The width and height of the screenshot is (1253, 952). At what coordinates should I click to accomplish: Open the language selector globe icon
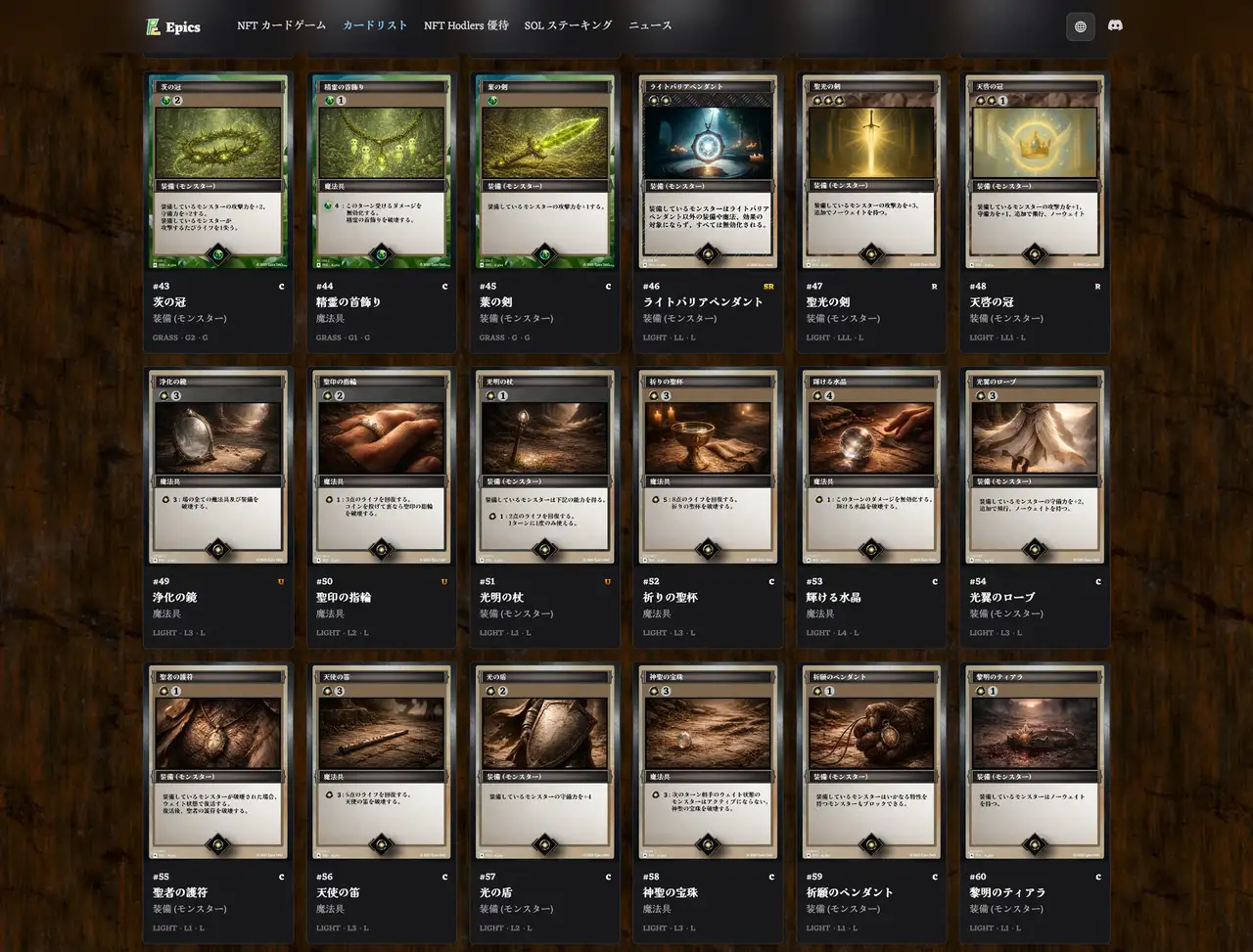tap(1081, 26)
